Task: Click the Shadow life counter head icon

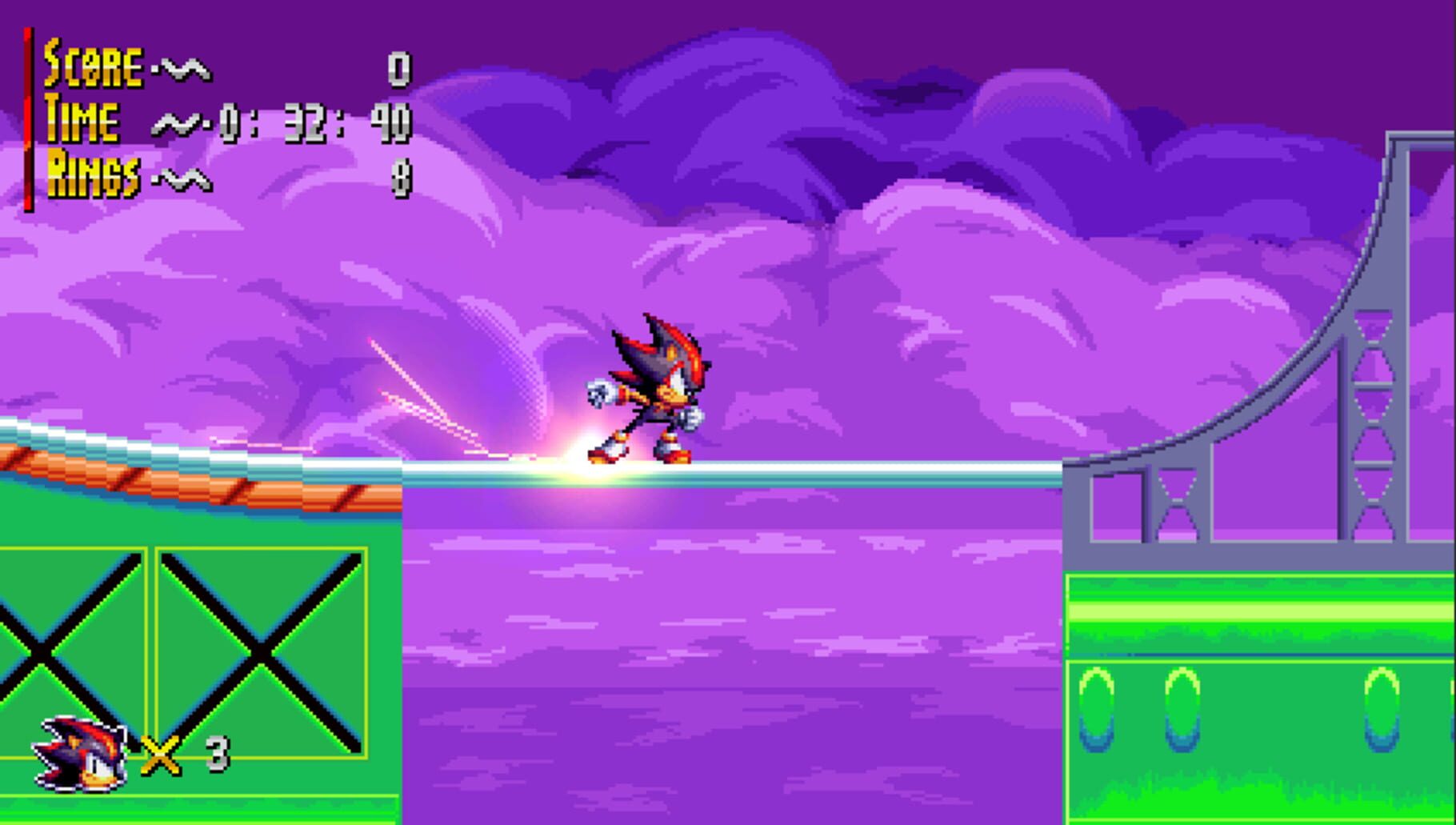Action: click(80, 752)
